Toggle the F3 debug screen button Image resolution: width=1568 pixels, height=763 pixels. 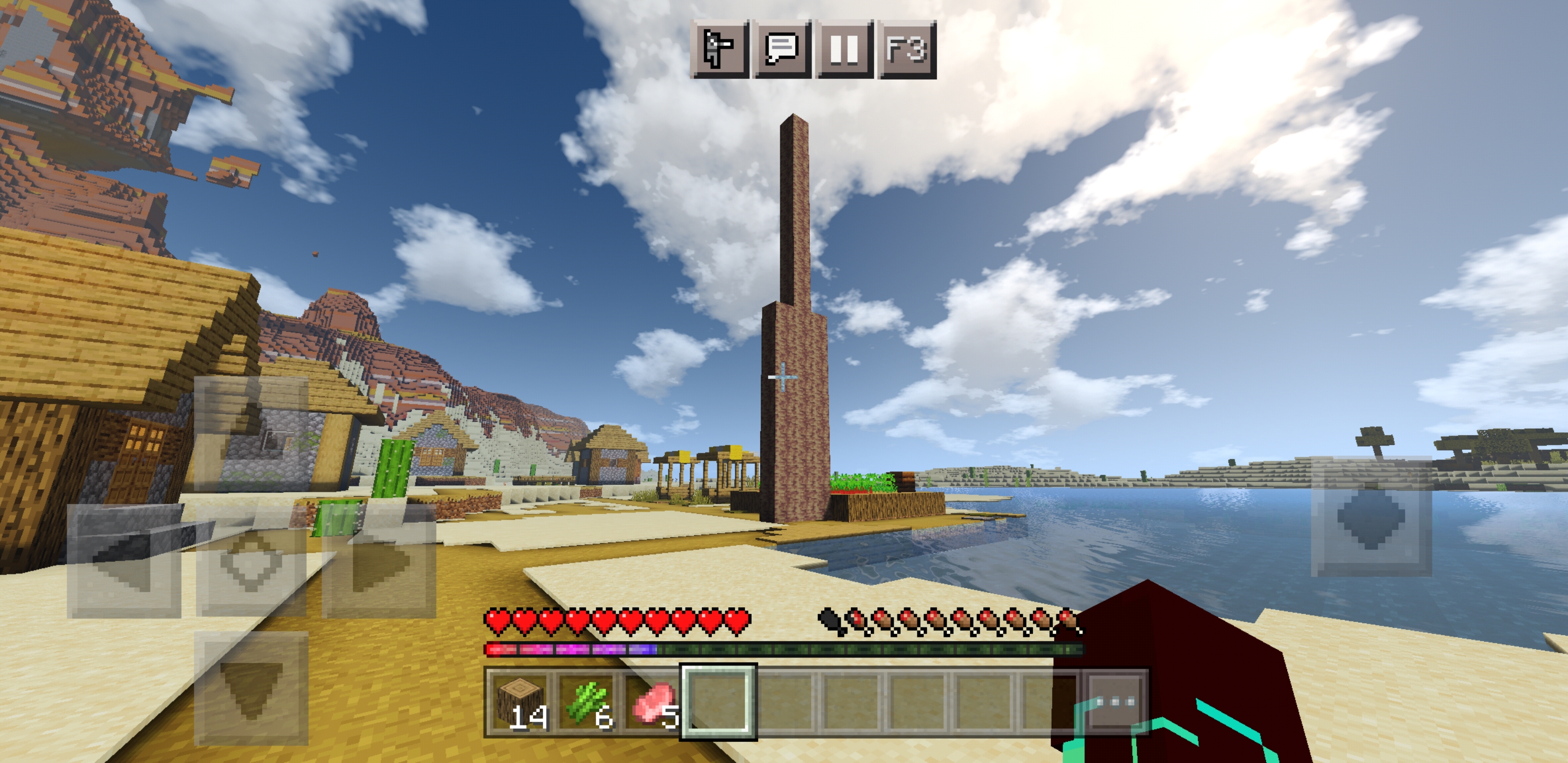(x=907, y=49)
